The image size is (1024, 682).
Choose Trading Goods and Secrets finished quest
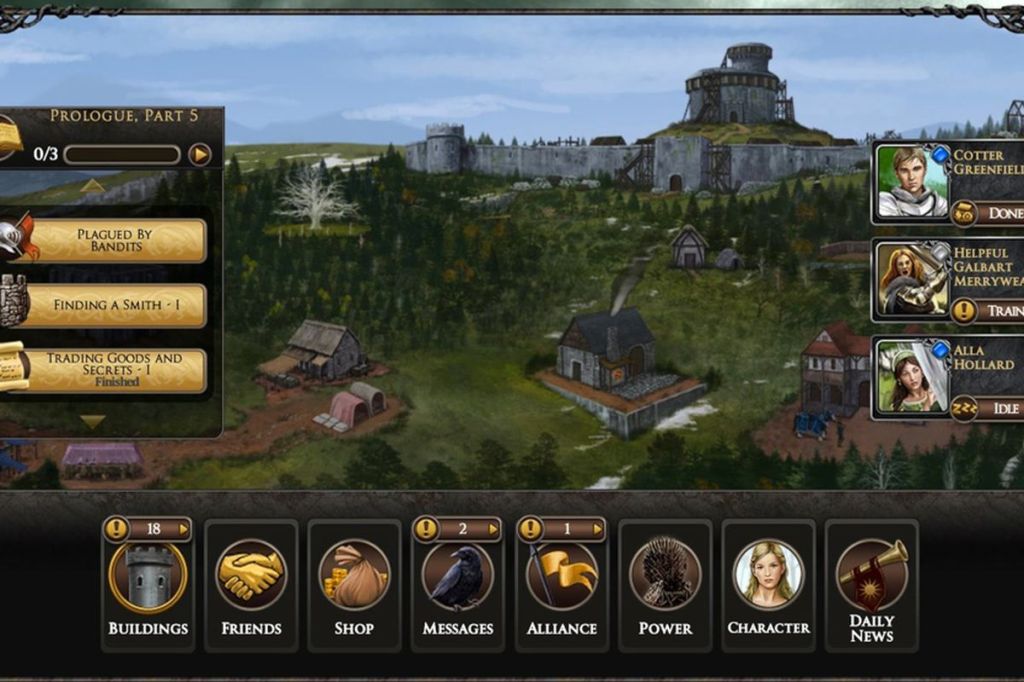[x=114, y=370]
